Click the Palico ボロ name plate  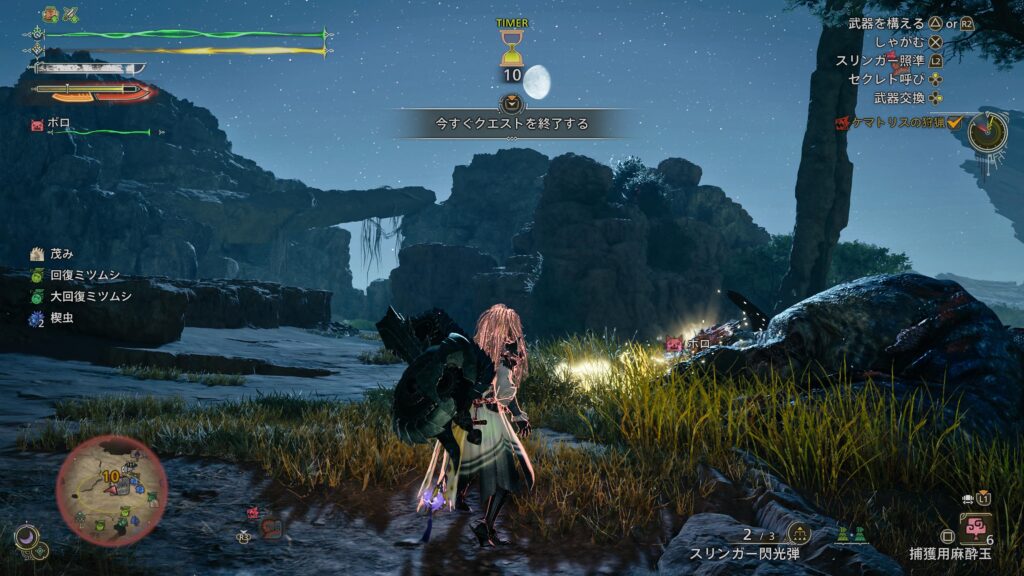click(57, 124)
